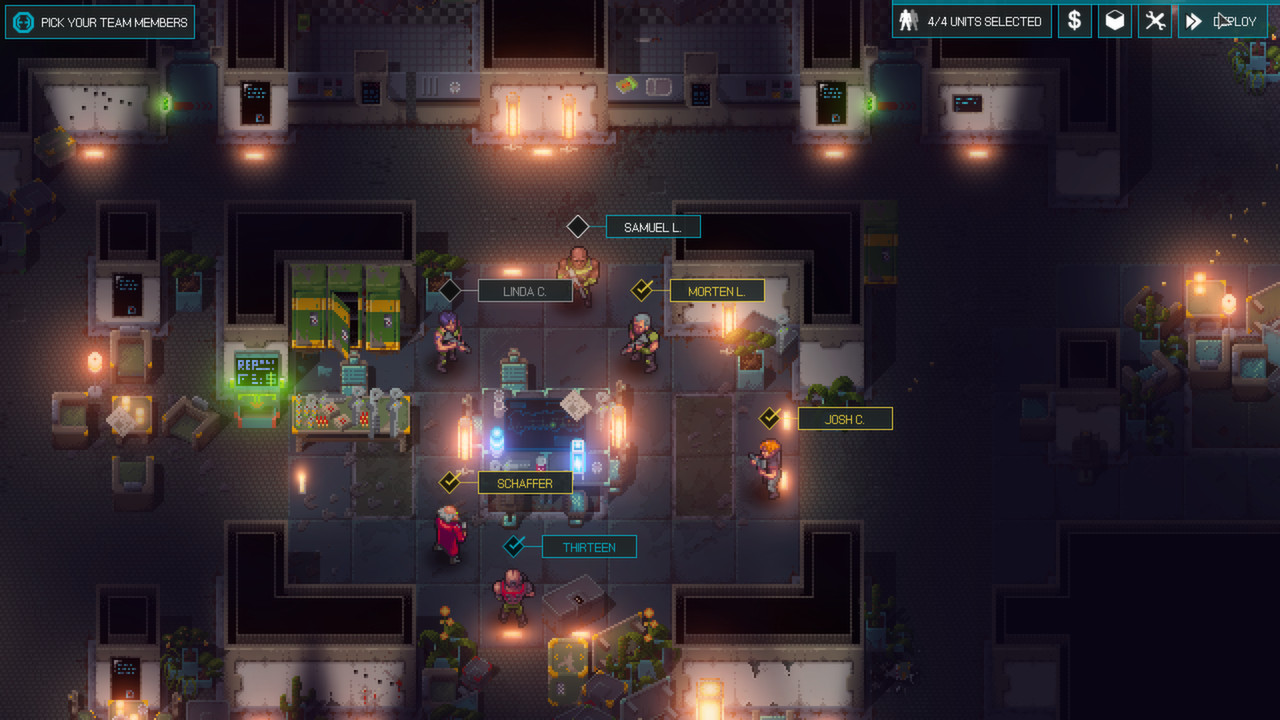Uncheck Josh C. team member
The image size is (1280, 720).
pyautogui.click(x=770, y=419)
